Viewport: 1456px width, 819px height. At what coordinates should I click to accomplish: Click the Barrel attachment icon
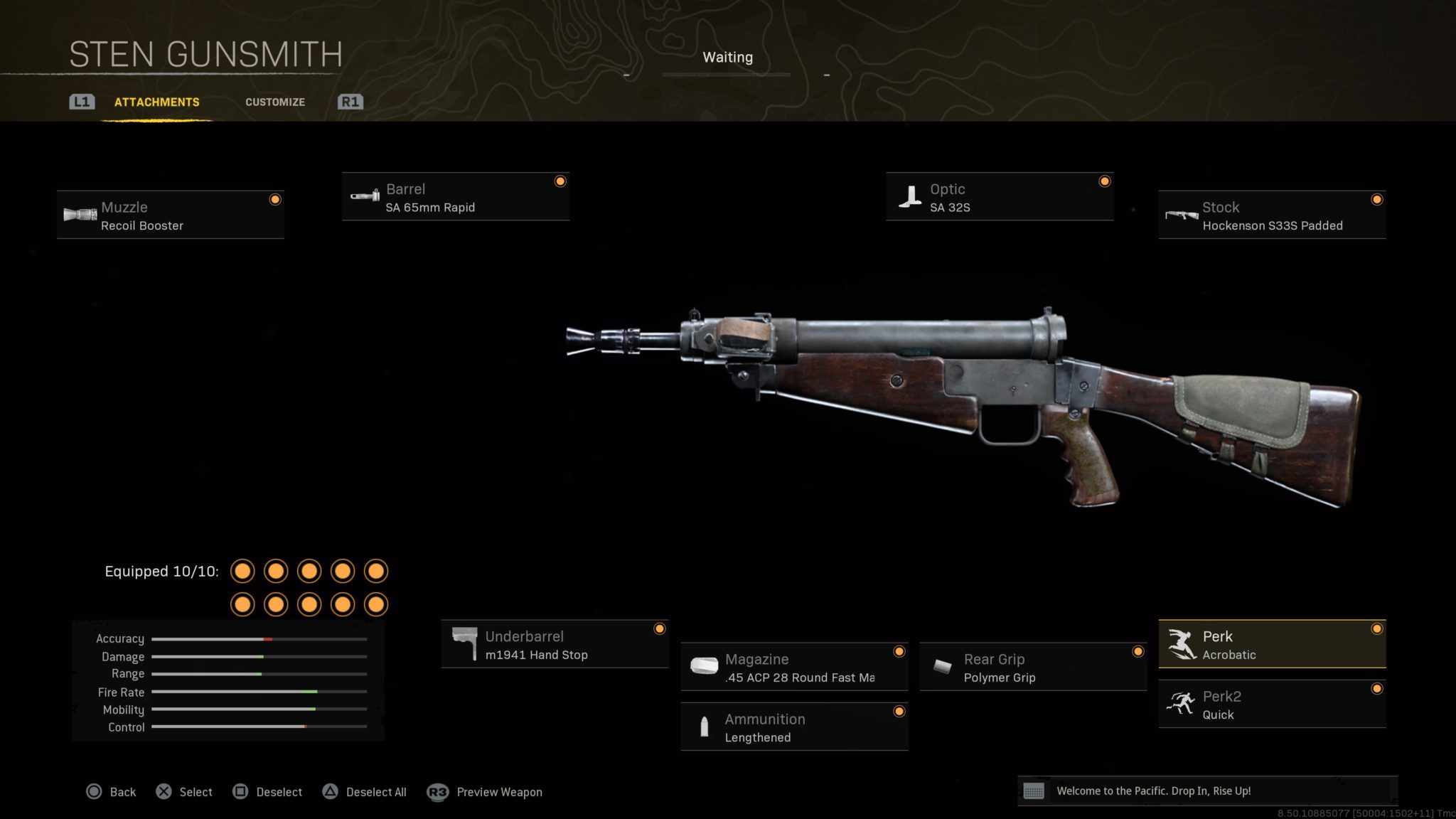tap(366, 196)
